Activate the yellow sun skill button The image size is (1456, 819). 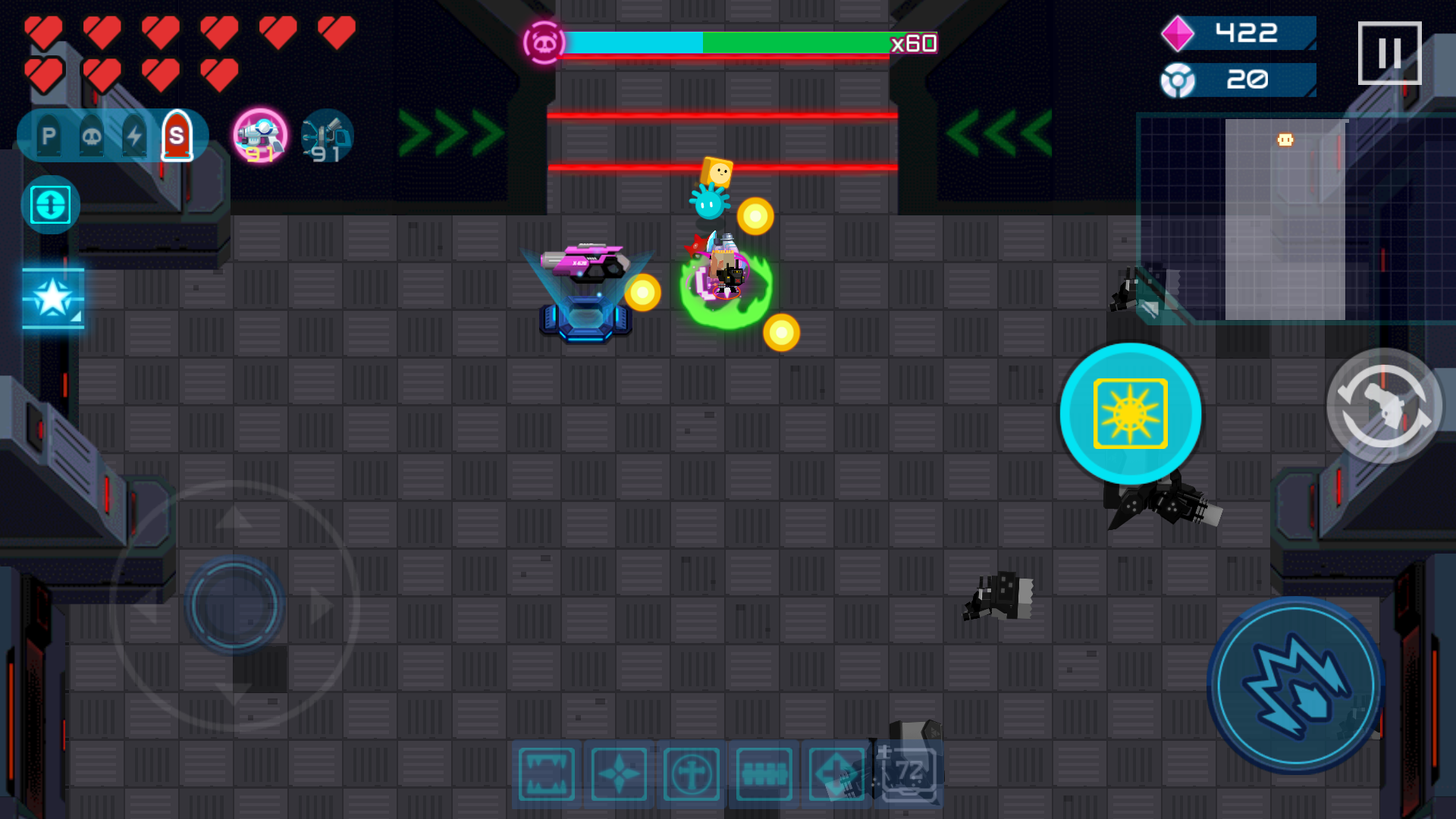tap(1130, 413)
